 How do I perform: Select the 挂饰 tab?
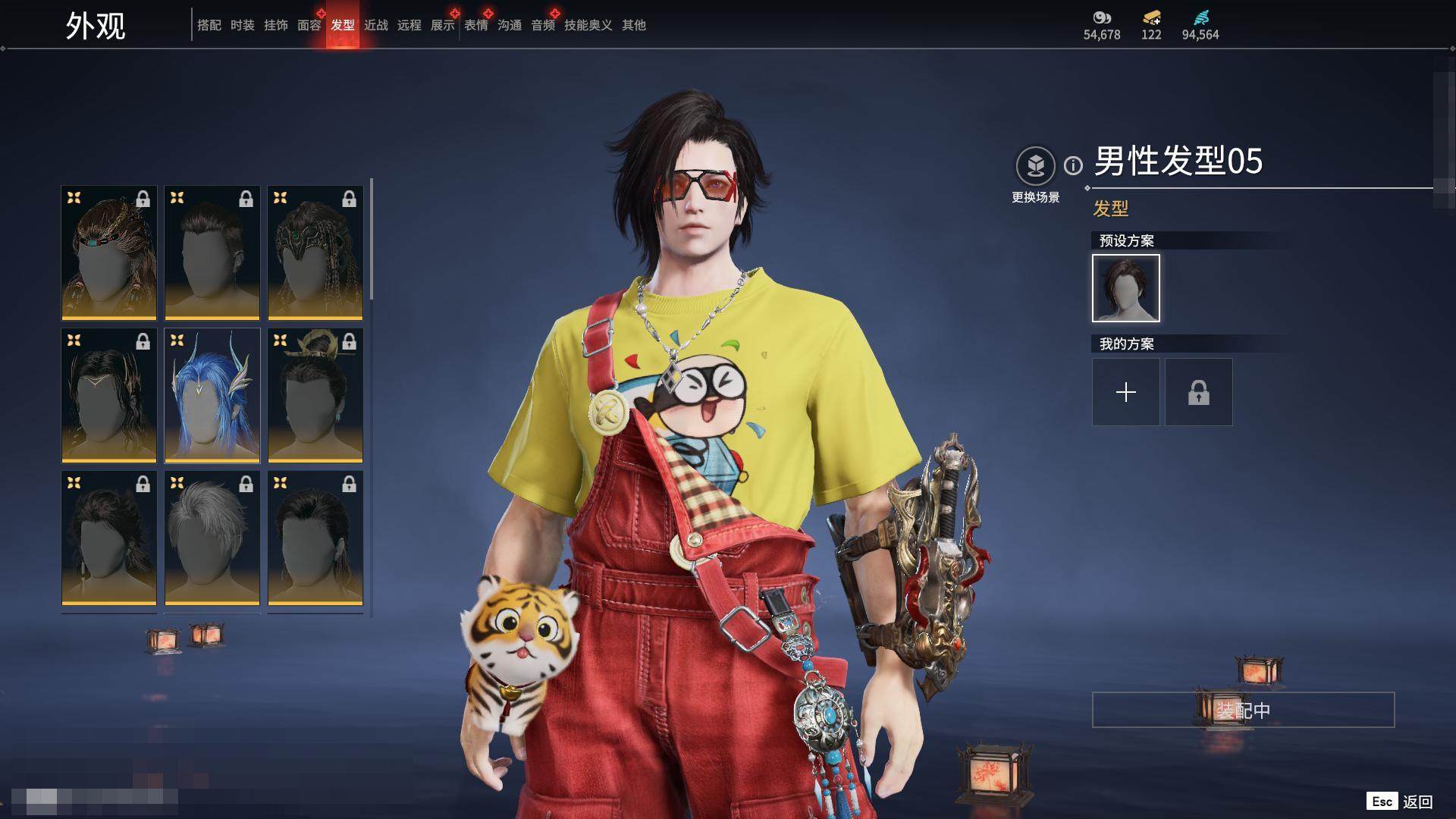(x=276, y=25)
